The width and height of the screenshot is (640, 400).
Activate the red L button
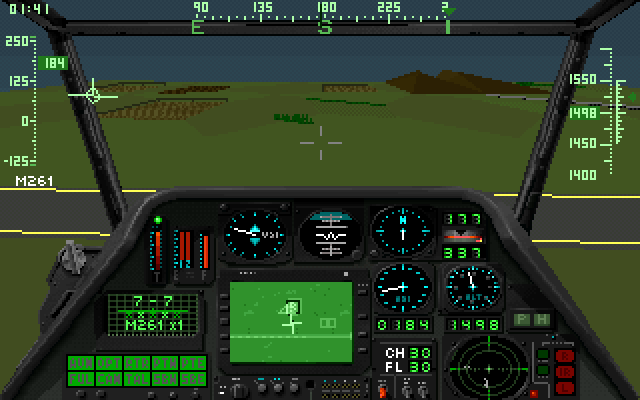pyautogui.click(x=565, y=385)
